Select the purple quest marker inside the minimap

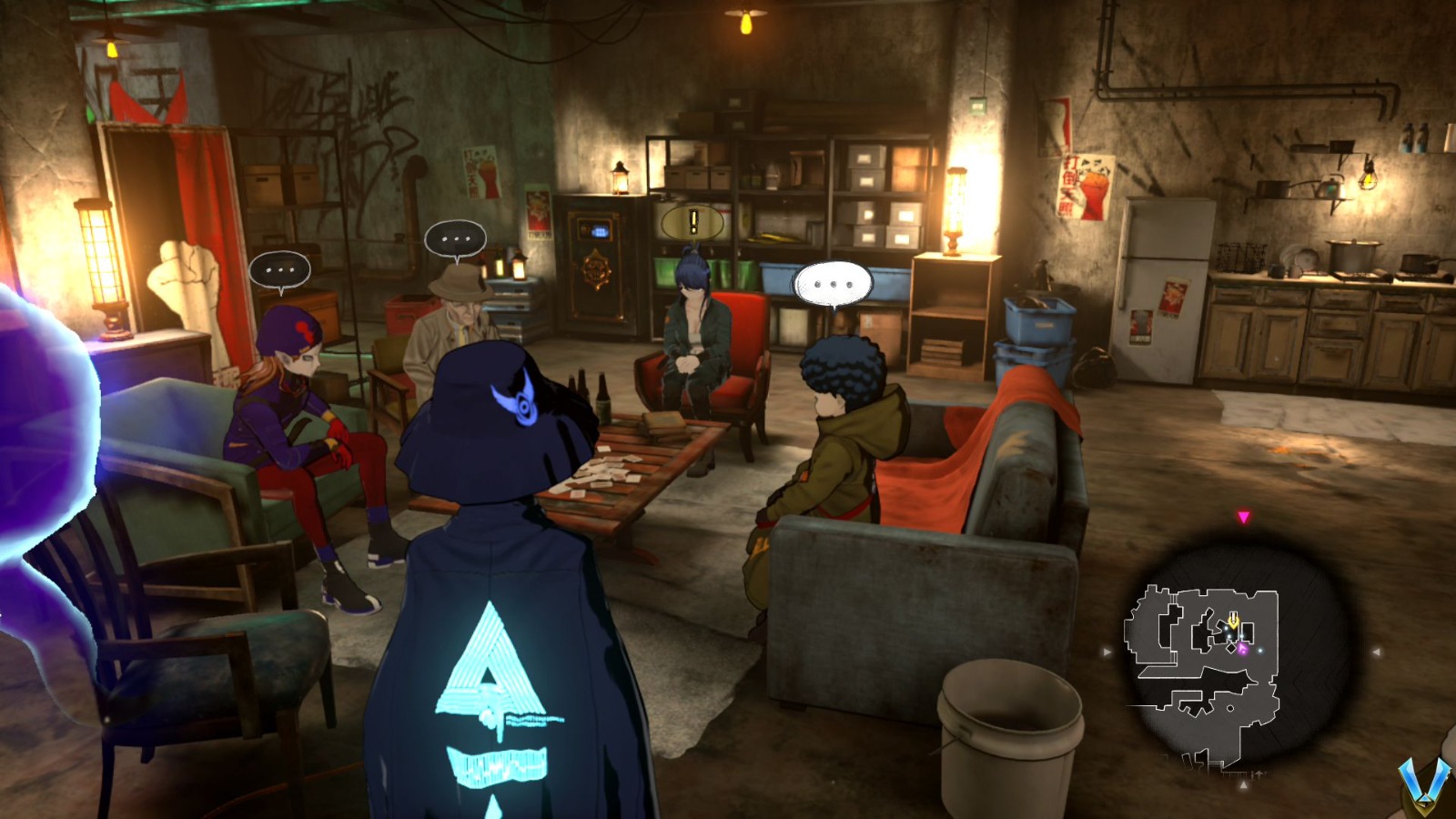click(x=1241, y=648)
